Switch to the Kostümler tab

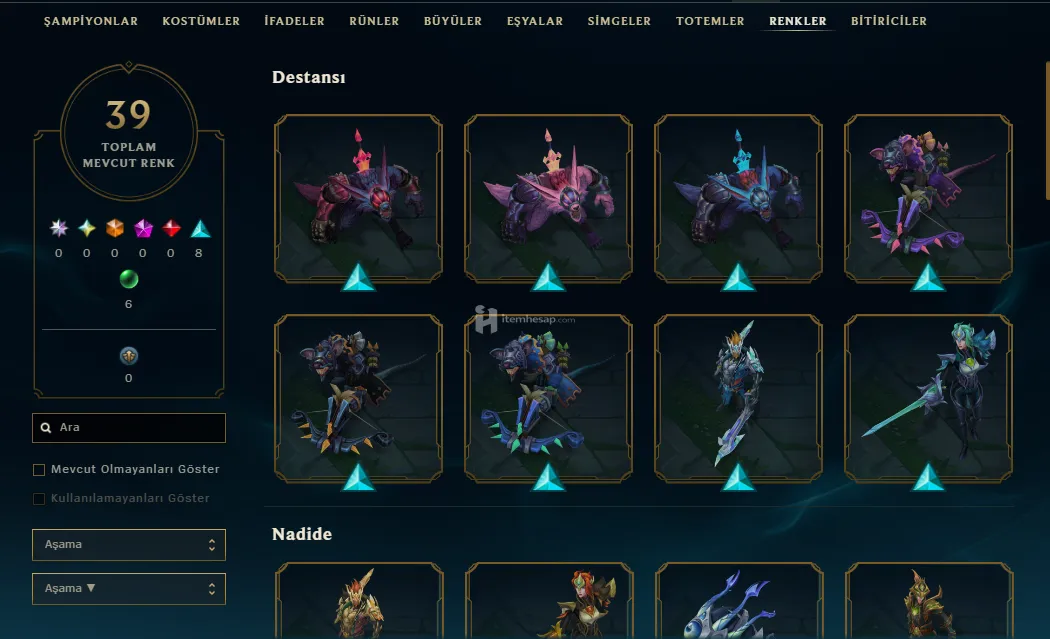[201, 21]
